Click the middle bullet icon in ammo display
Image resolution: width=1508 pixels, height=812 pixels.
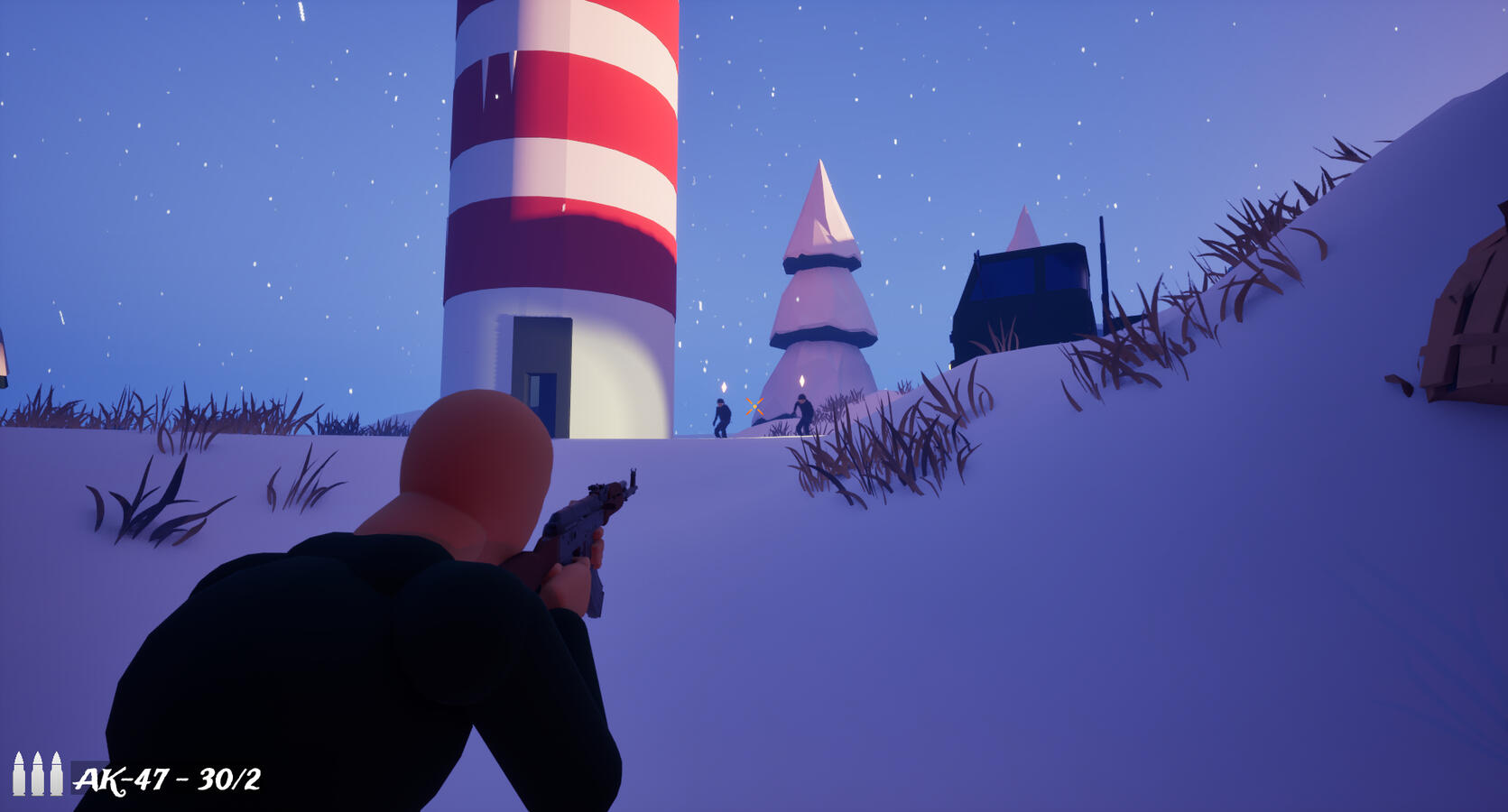coord(38,774)
